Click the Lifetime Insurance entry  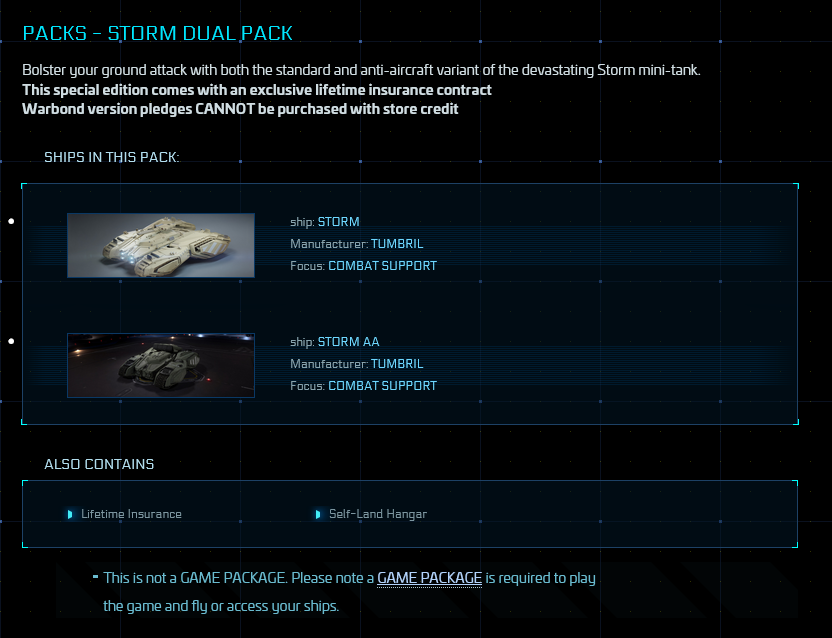click(131, 514)
